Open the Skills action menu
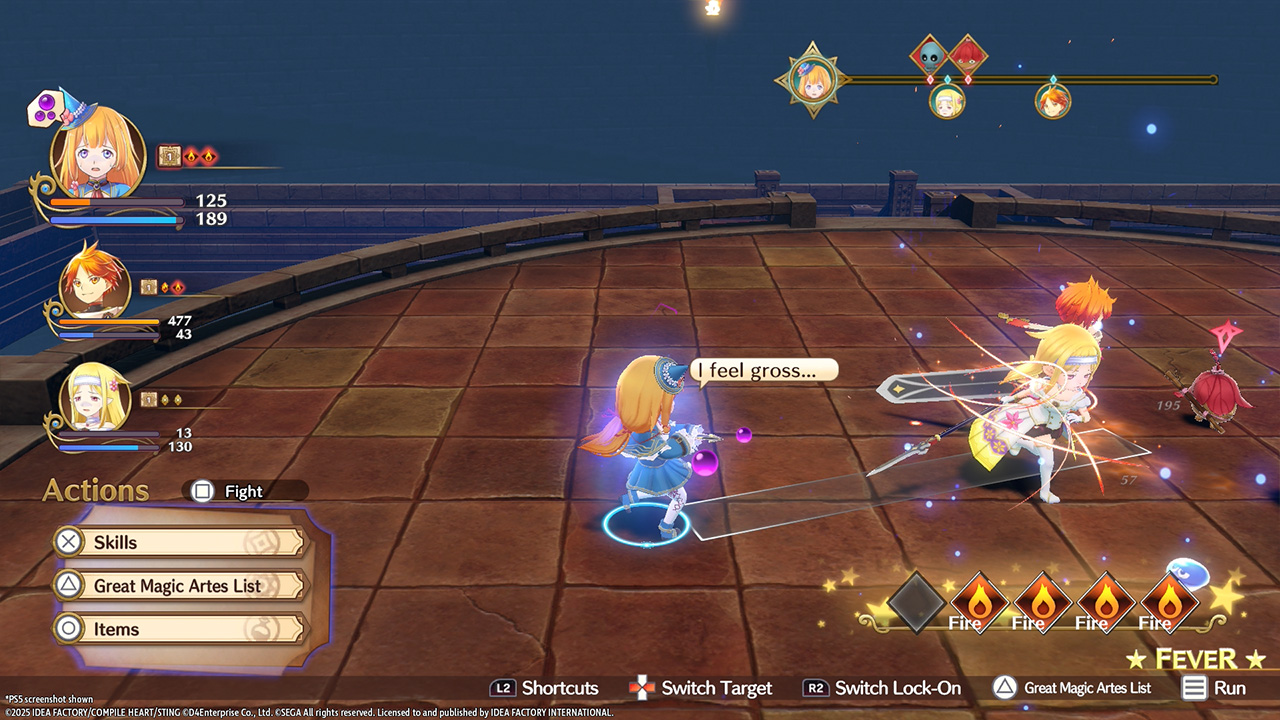 (x=178, y=542)
